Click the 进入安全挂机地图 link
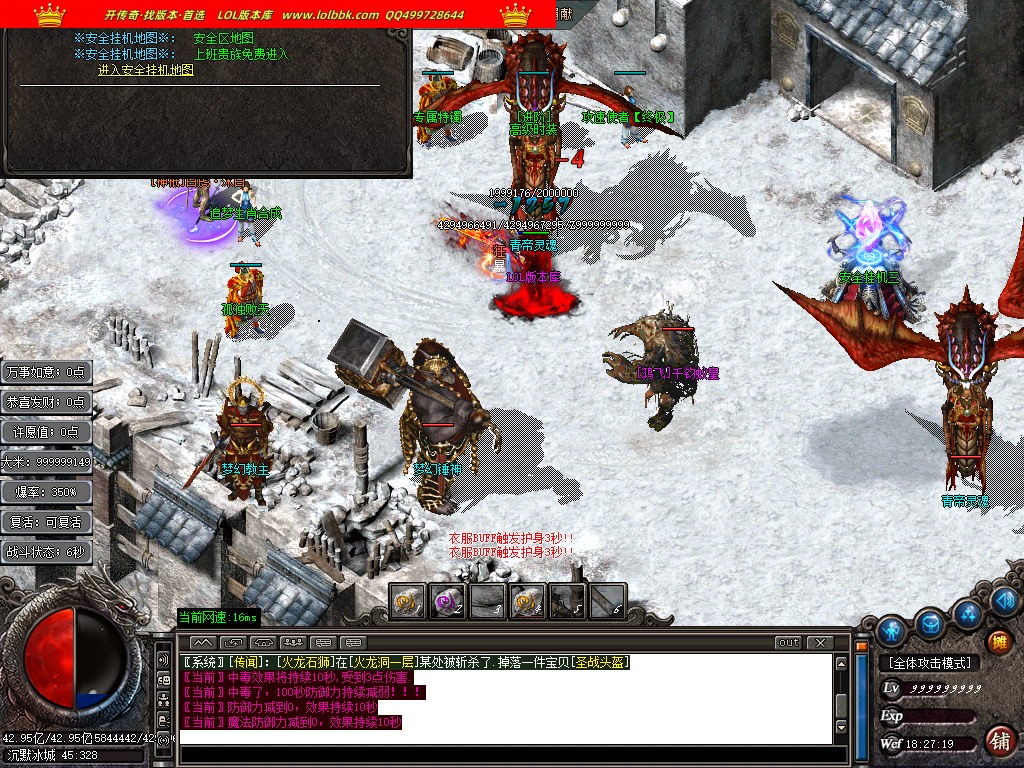Screen dimensions: 1024x768 click(146, 70)
